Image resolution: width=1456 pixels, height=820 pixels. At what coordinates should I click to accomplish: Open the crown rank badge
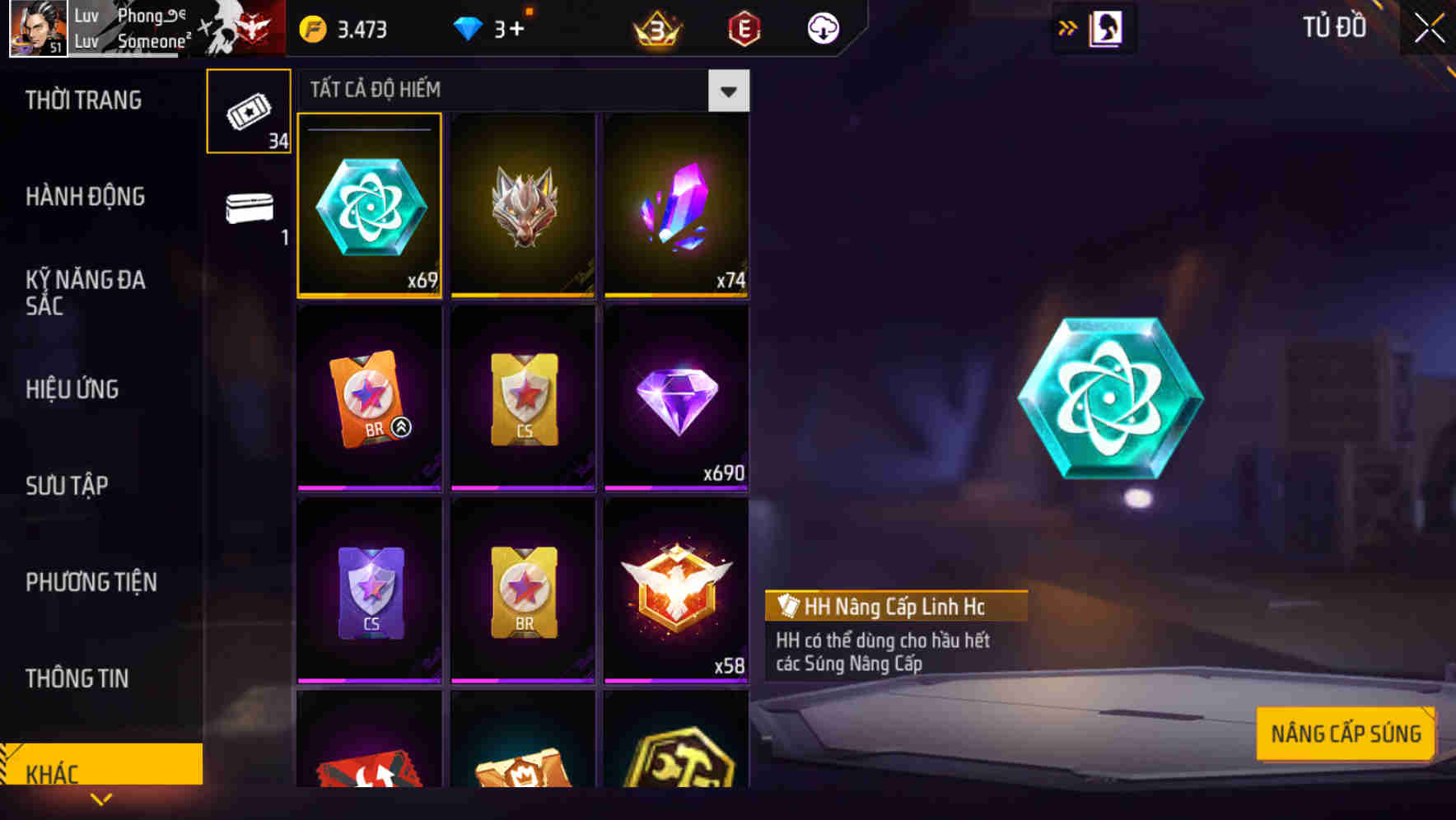pos(655,27)
